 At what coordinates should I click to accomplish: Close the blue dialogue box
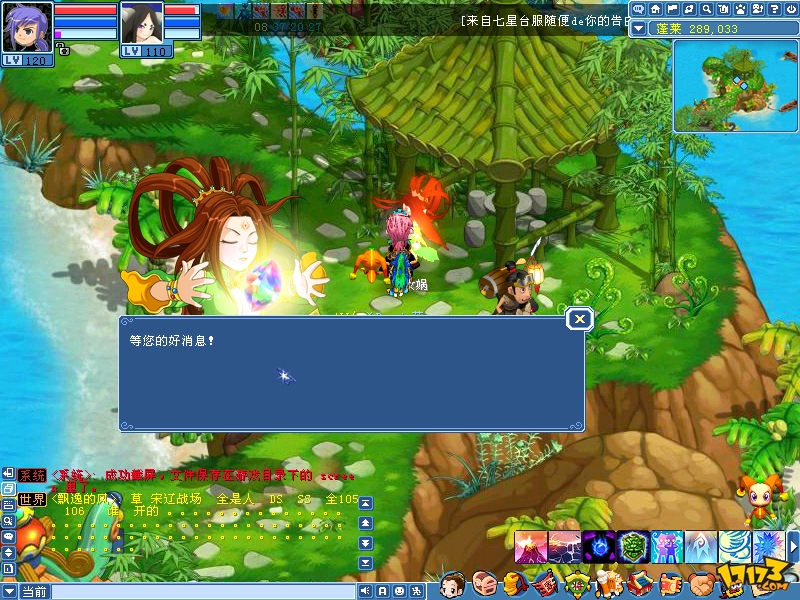point(579,319)
